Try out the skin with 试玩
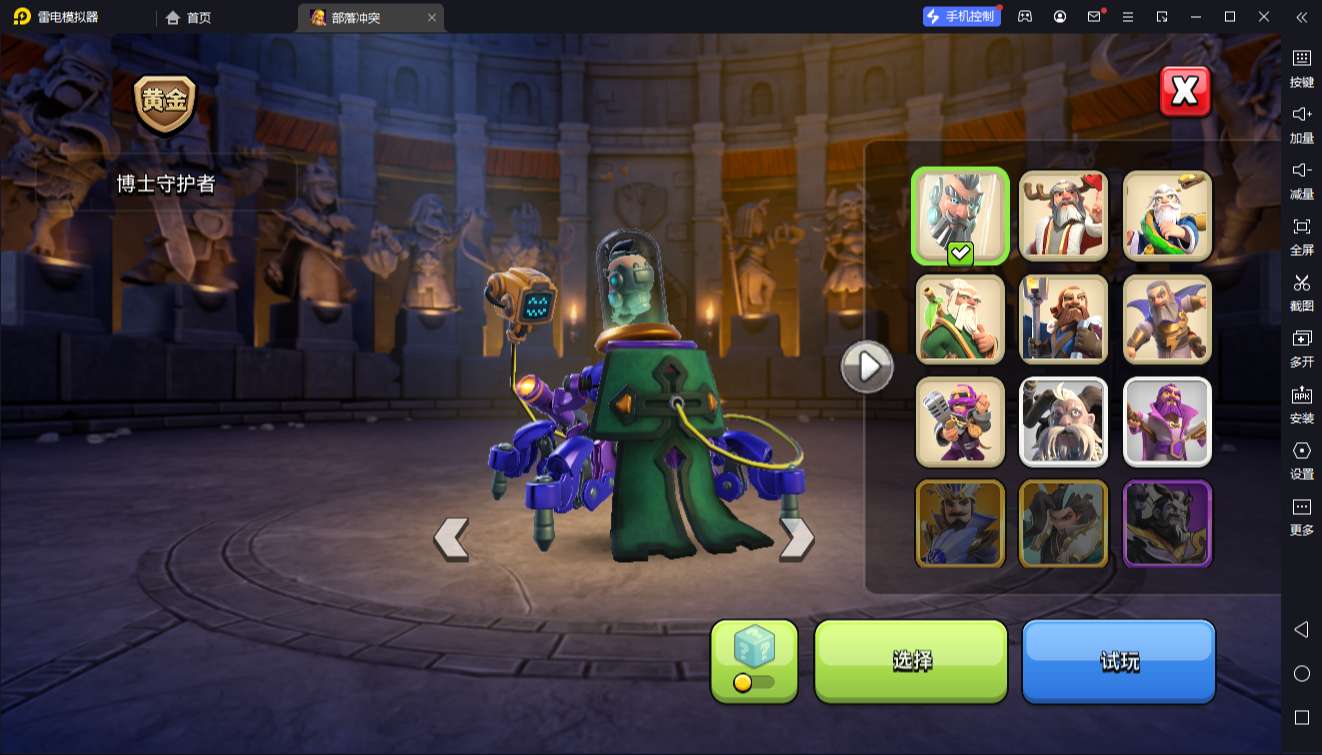The width and height of the screenshot is (1322, 755). (x=1118, y=660)
